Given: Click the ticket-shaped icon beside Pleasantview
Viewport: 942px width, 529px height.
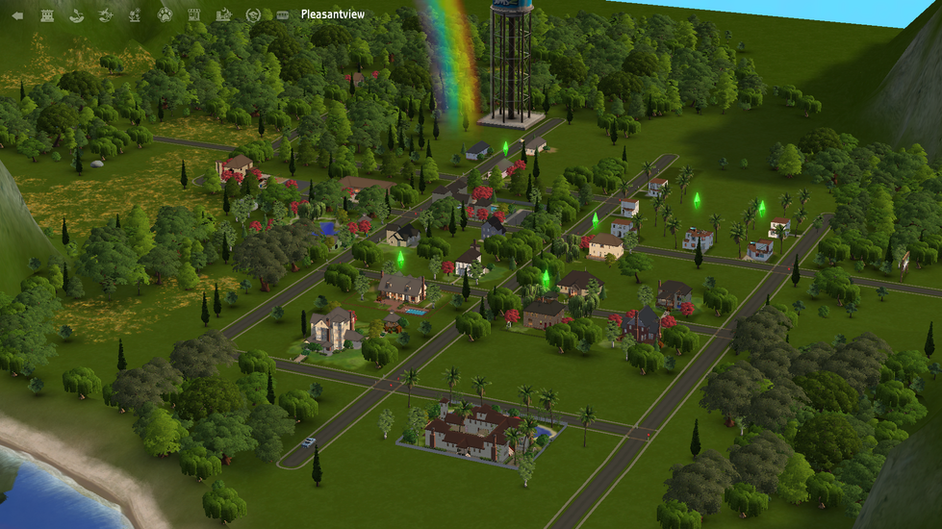Looking at the screenshot, I should [x=282, y=15].
